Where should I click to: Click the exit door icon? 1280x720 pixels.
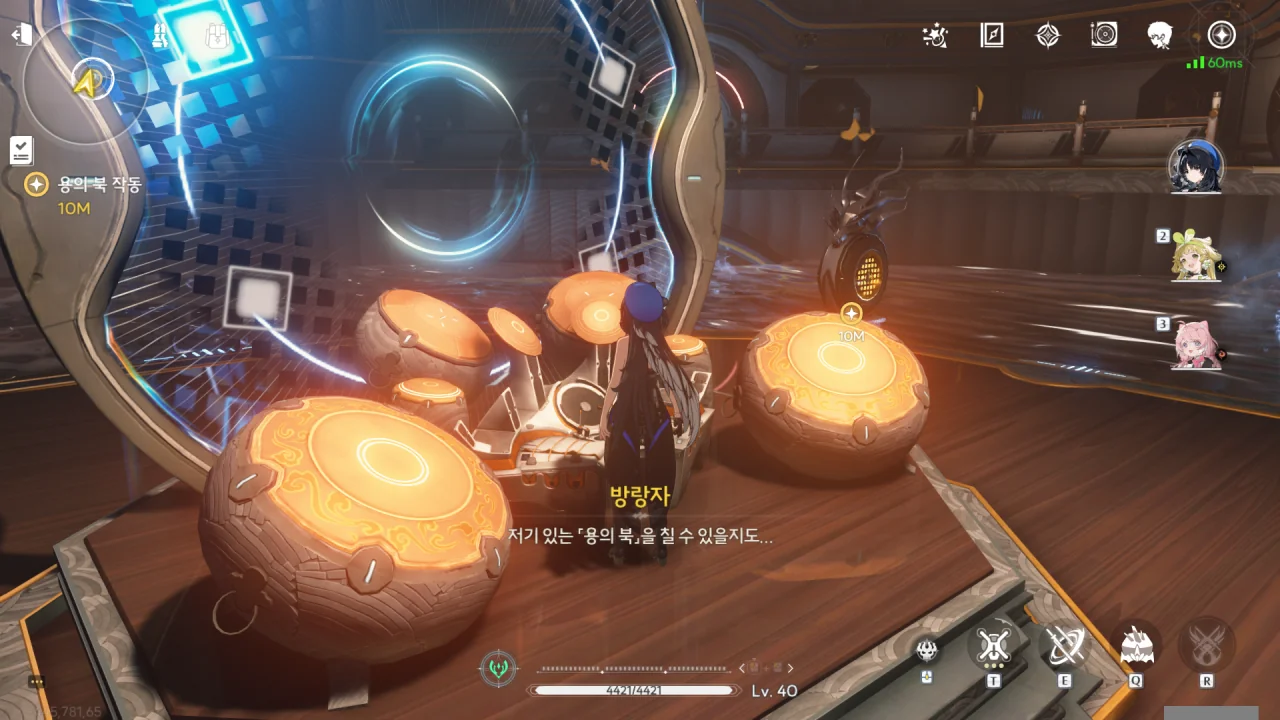(x=21, y=35)
